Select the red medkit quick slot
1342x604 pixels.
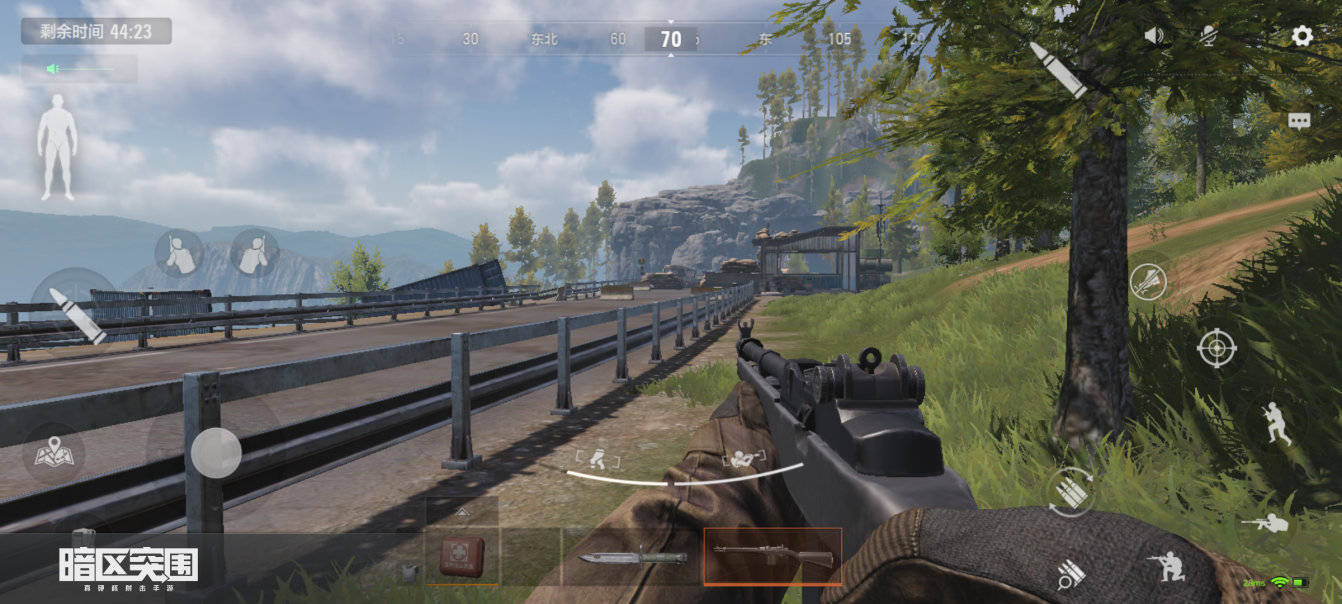(462, 556)
